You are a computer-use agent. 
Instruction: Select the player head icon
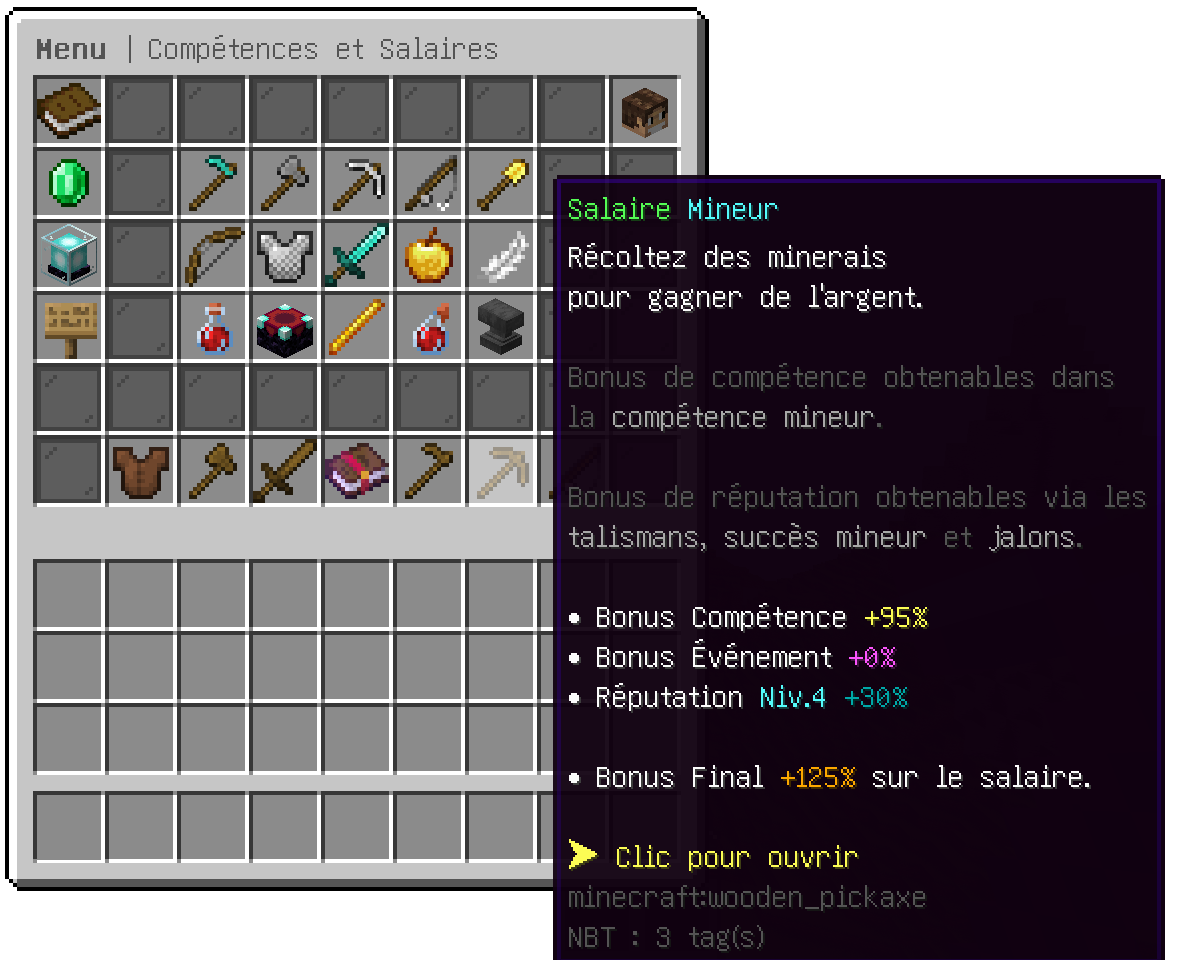pyautogui.click(x=645, y=110)
